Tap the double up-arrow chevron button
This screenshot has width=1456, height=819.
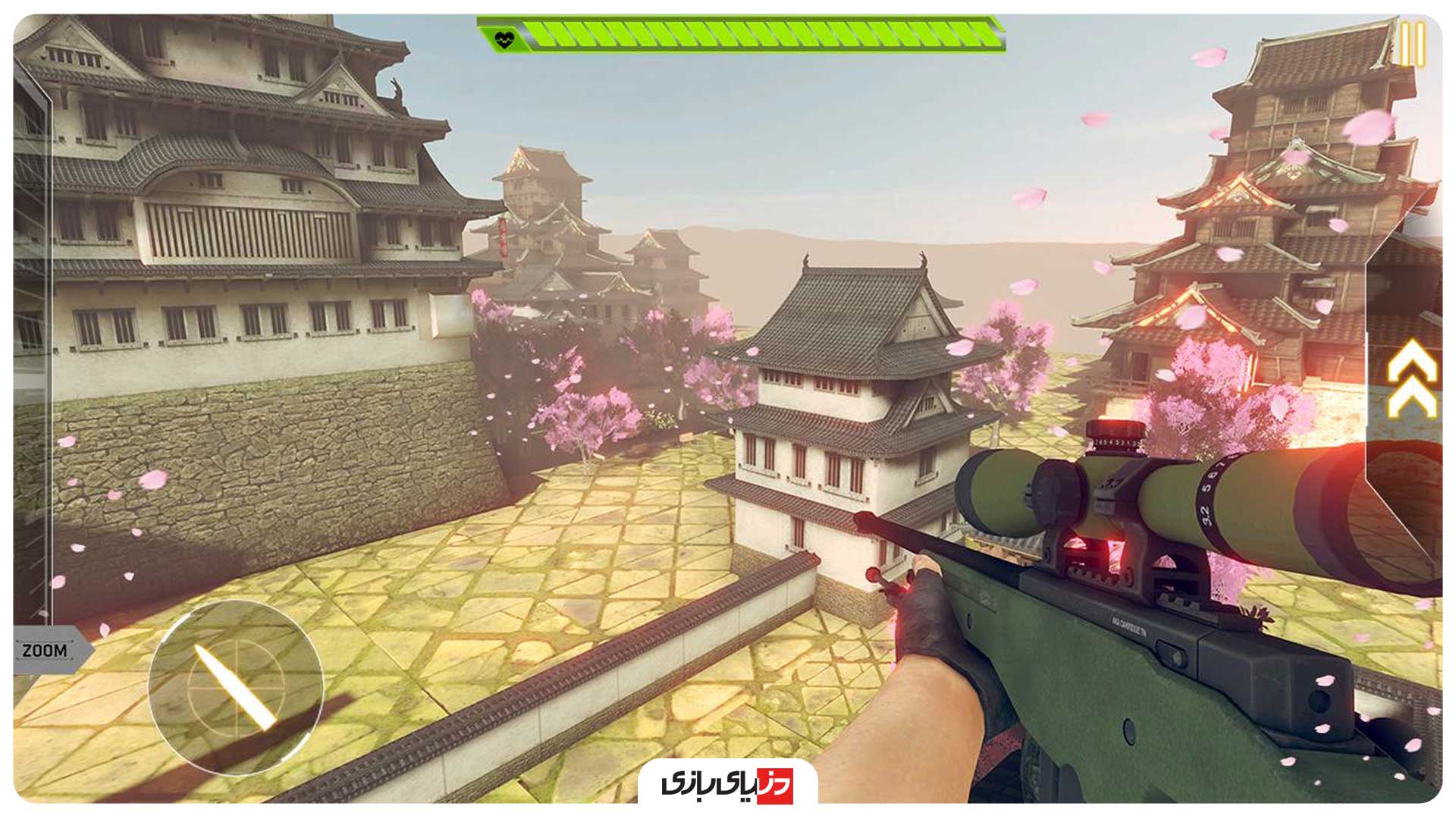[x=1411, y=378]
